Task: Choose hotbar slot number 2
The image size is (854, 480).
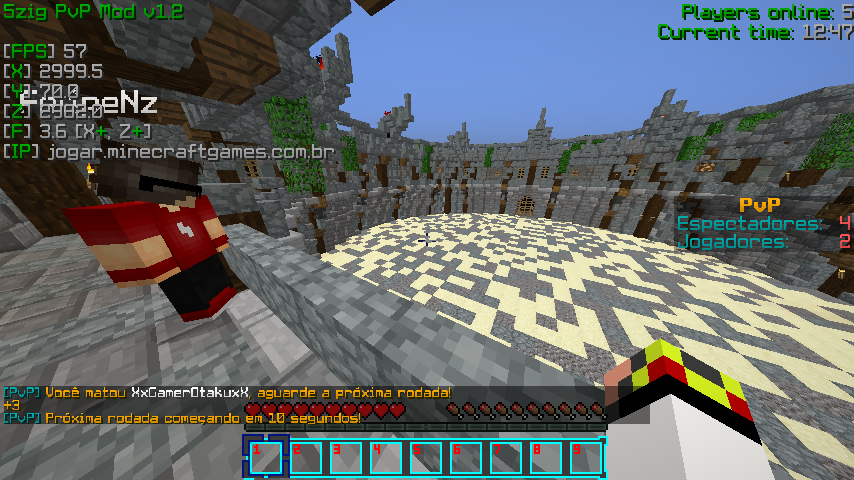Action: click(306, 457)
